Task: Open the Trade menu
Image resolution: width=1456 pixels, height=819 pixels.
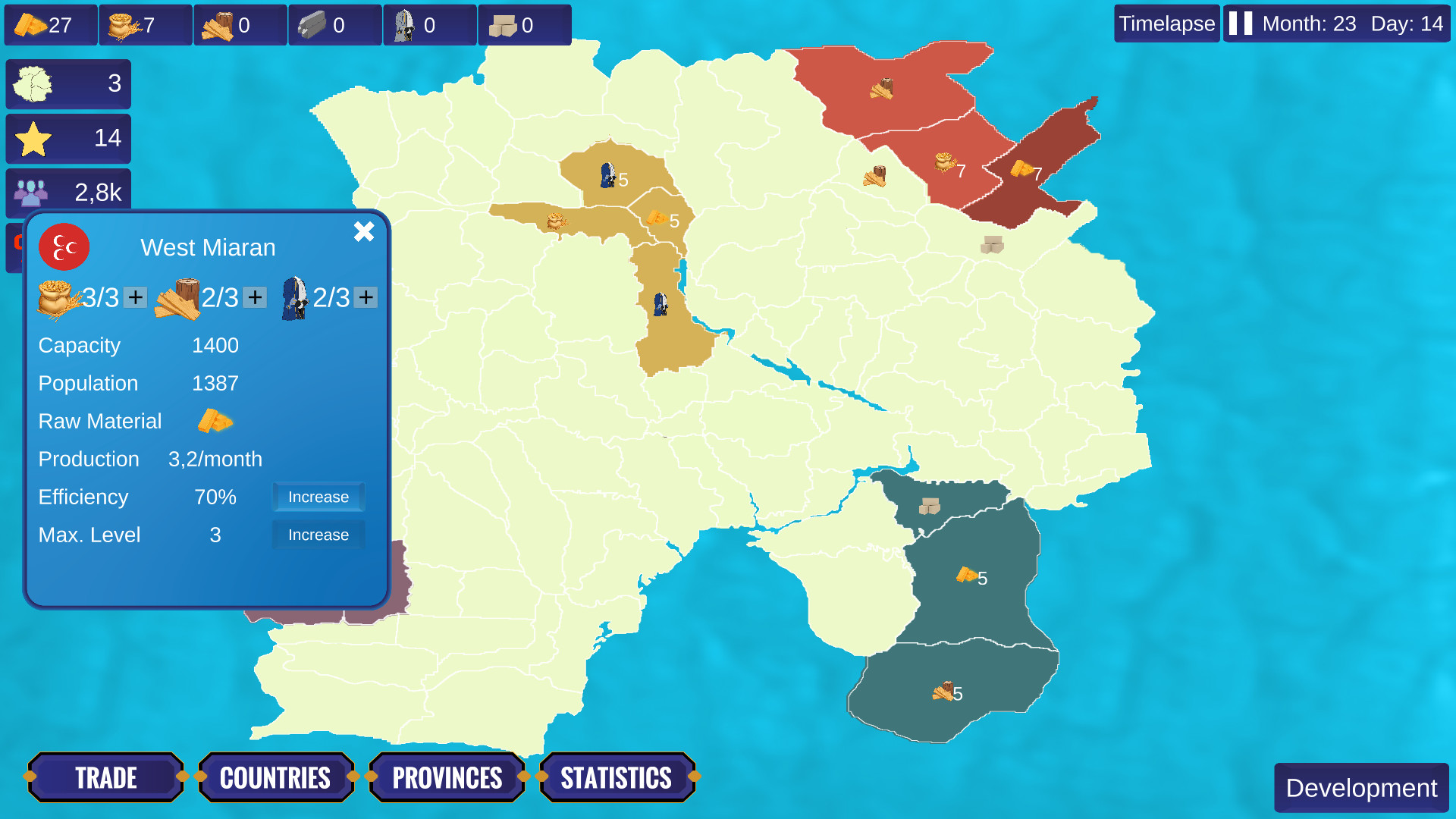Action: click(x=105, y=777)
